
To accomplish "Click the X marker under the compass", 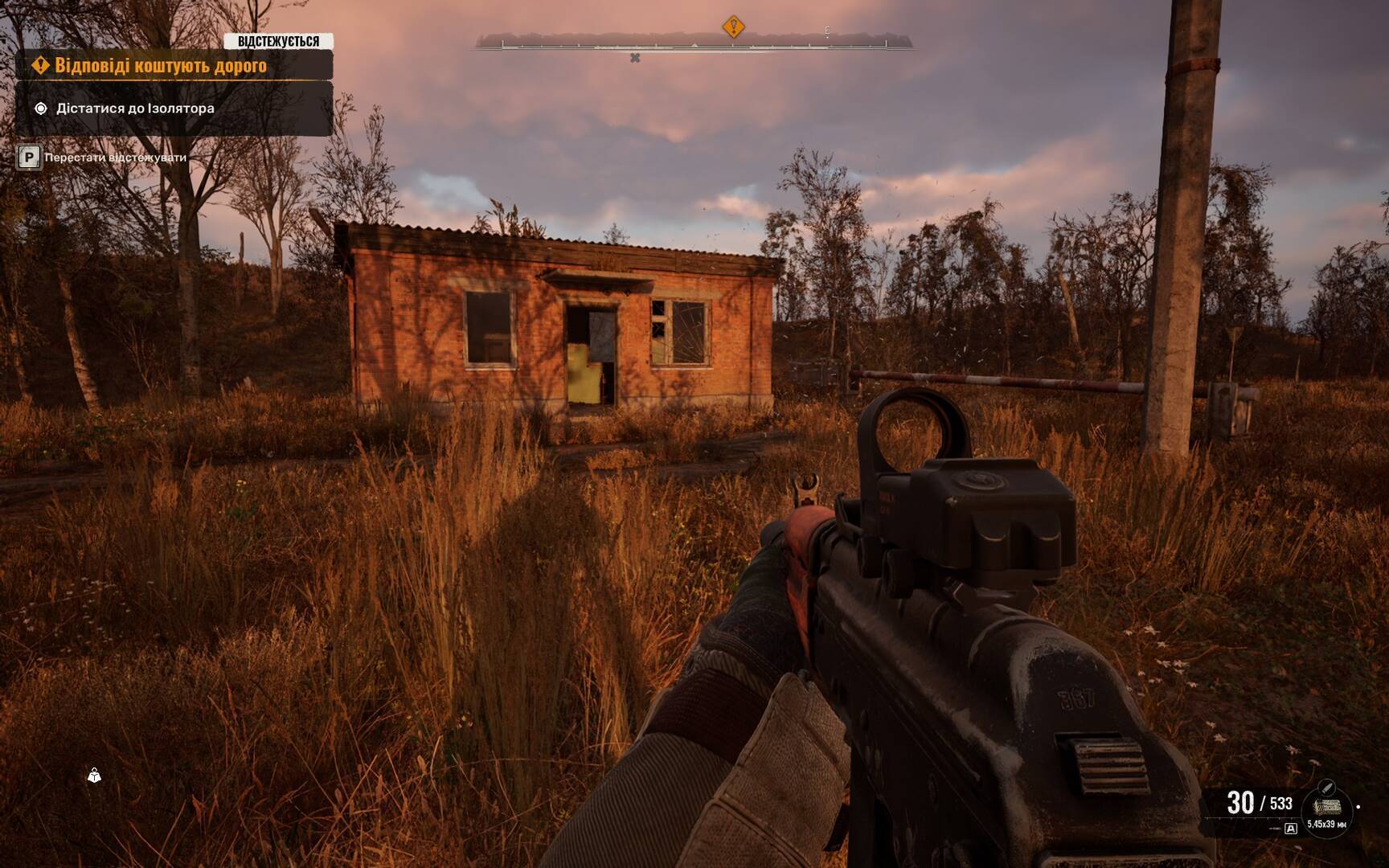I will [635, 58].
